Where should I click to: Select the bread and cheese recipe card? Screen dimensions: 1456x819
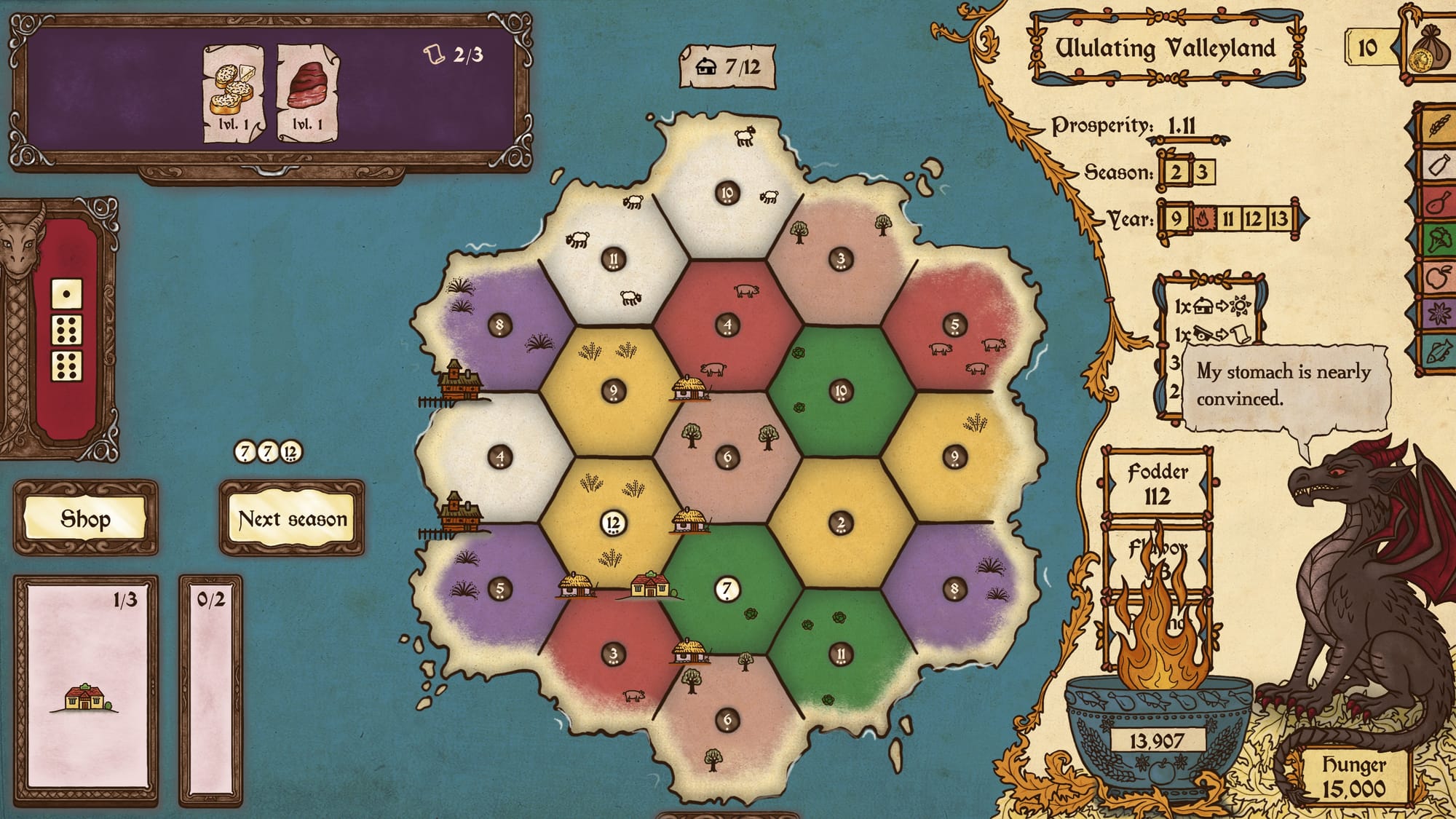[233, 92]
